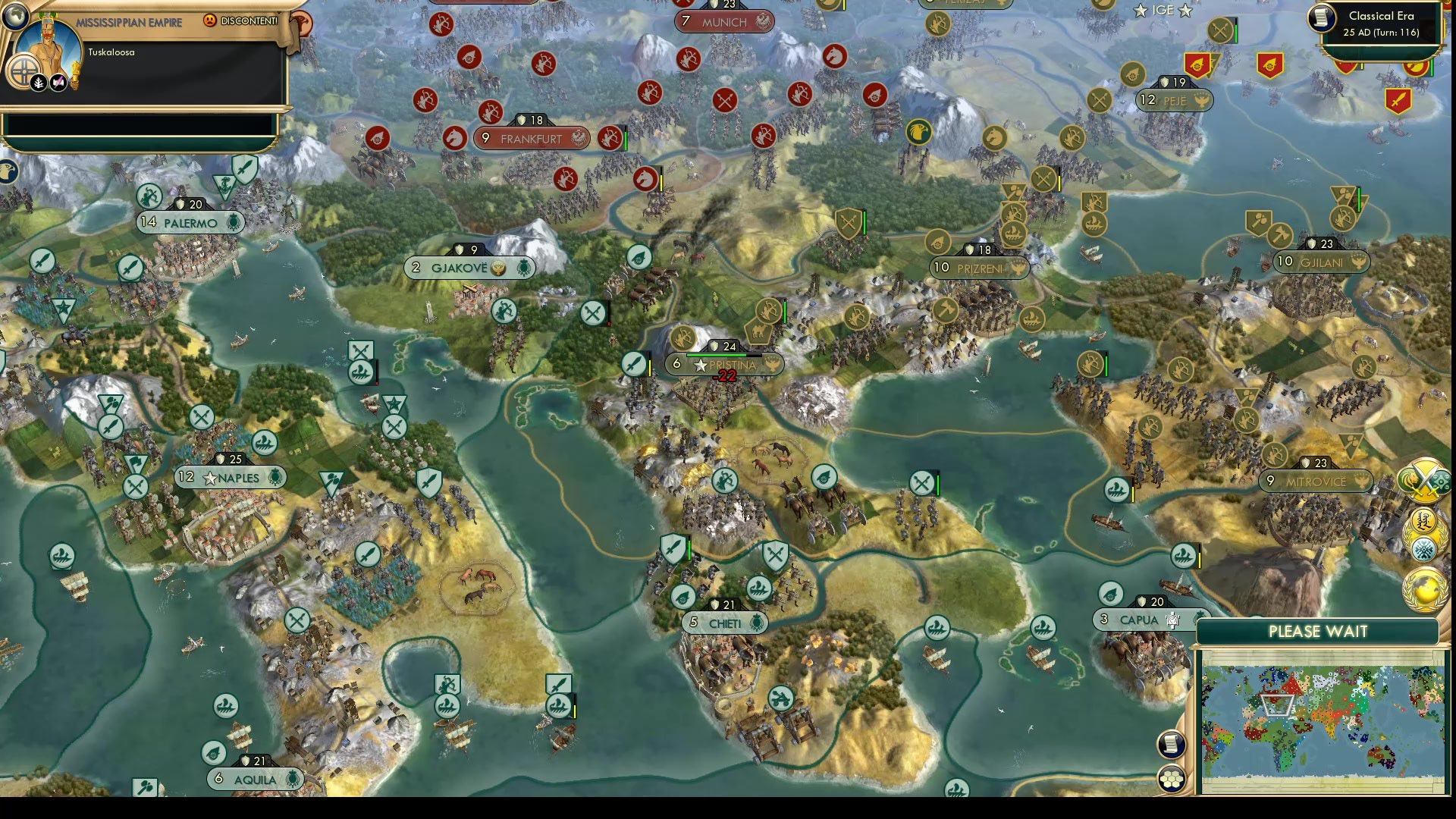Open the social policies icon below the swords
The image size is (1456, 819).
[1423, 519]
